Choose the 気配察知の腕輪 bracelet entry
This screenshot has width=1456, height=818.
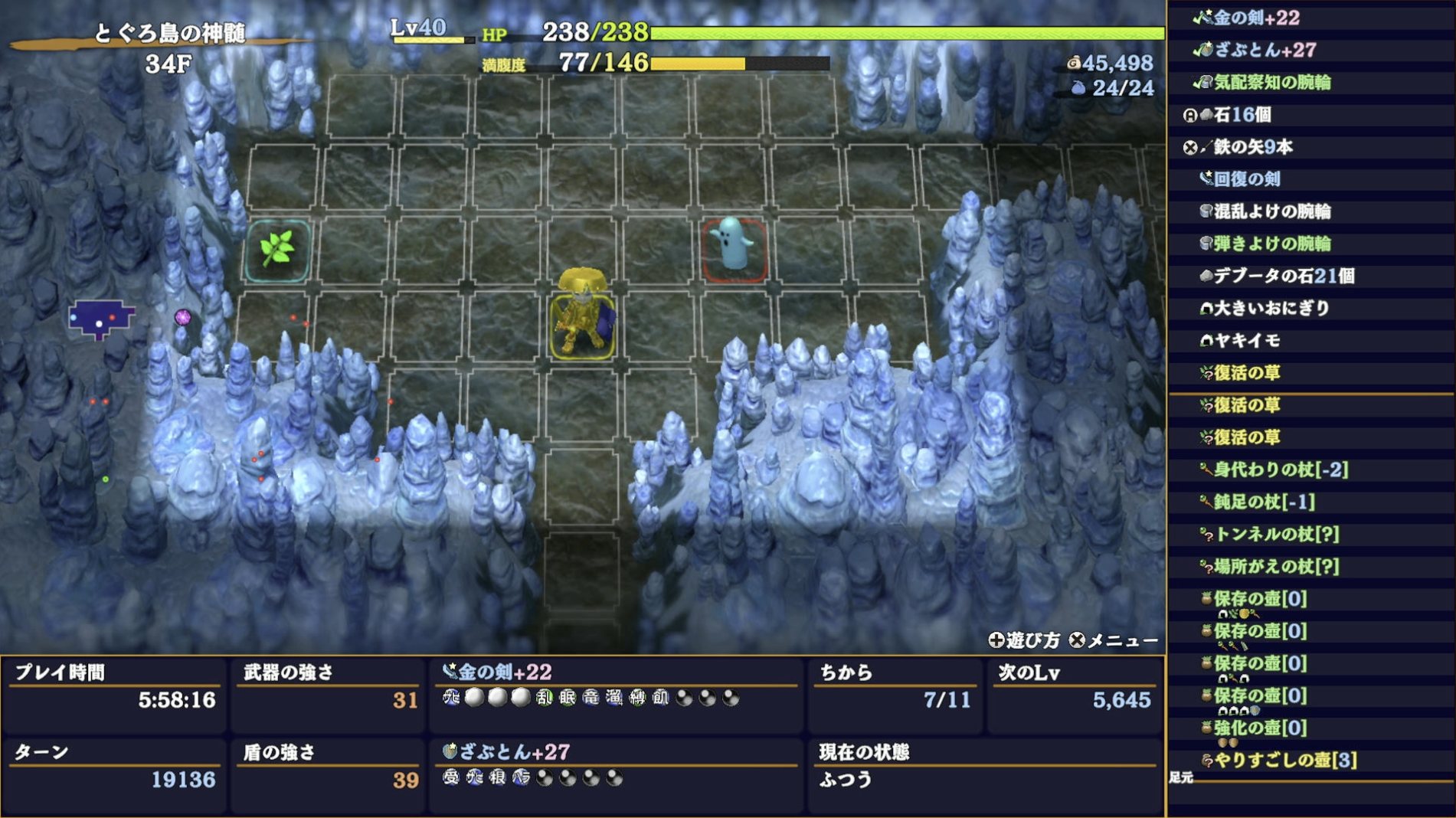click(x=1271, y=83)
